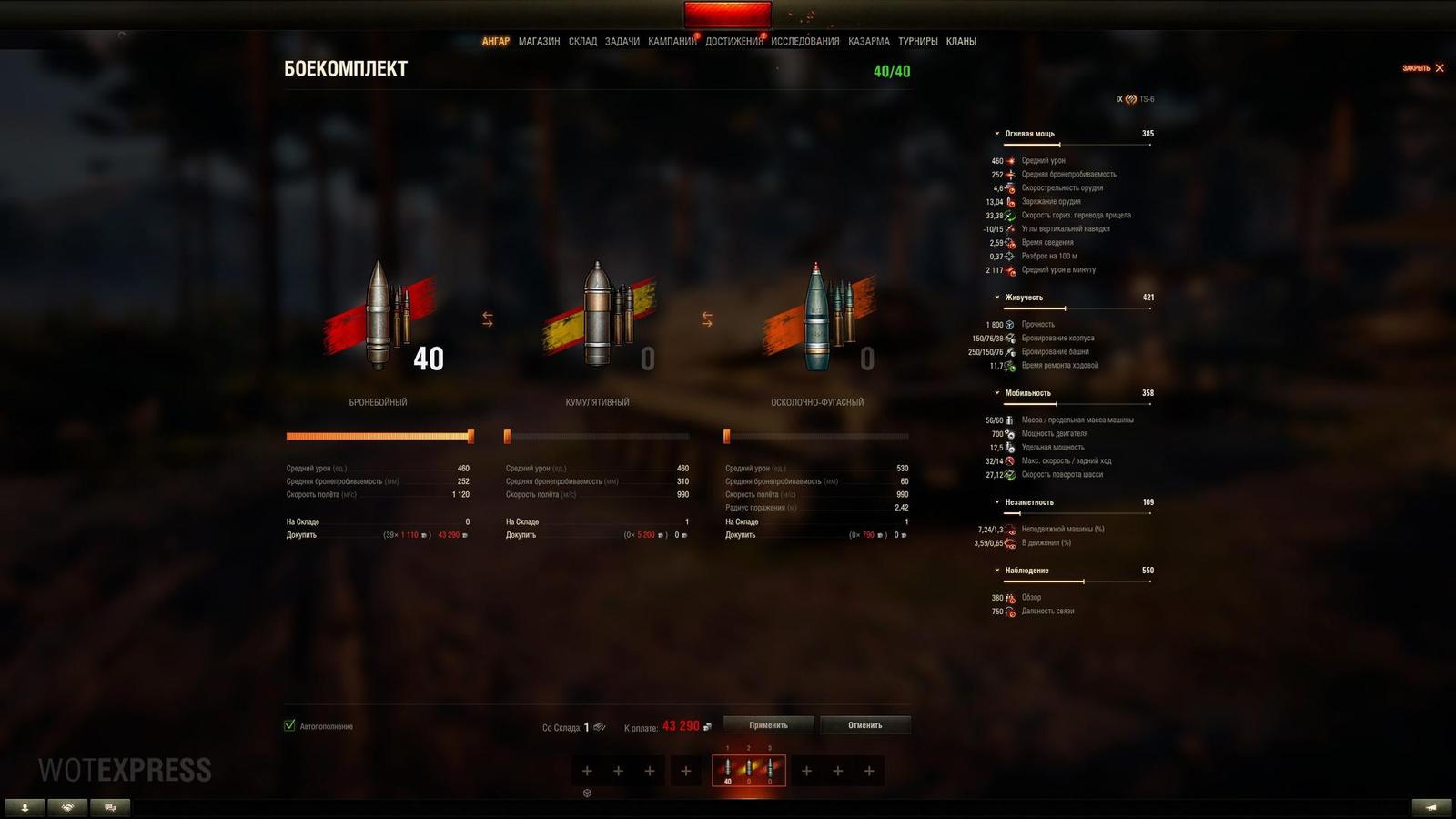The width and height of the screenshot is (1456, 819).
Task: Click the handshake icon at bottom-left
Action: (67, 806)
